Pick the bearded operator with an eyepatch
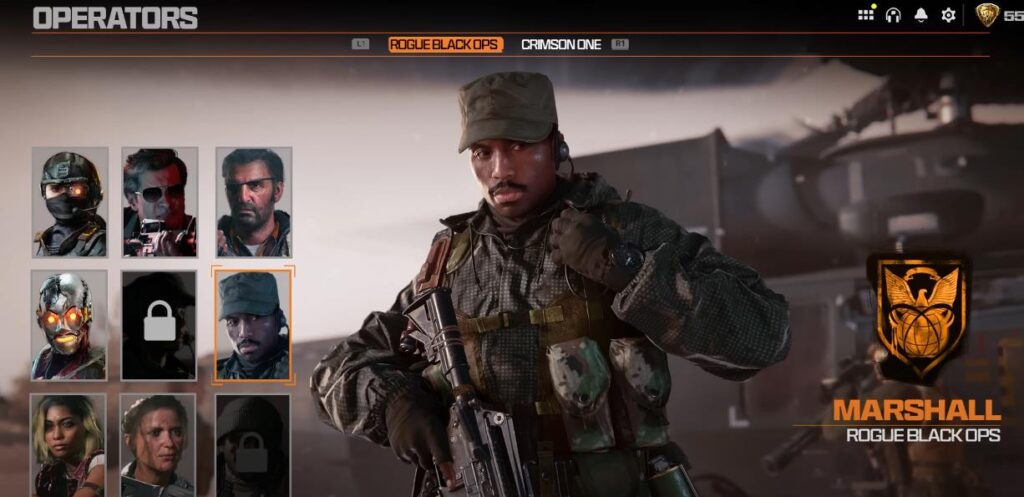 coord(254,202)
